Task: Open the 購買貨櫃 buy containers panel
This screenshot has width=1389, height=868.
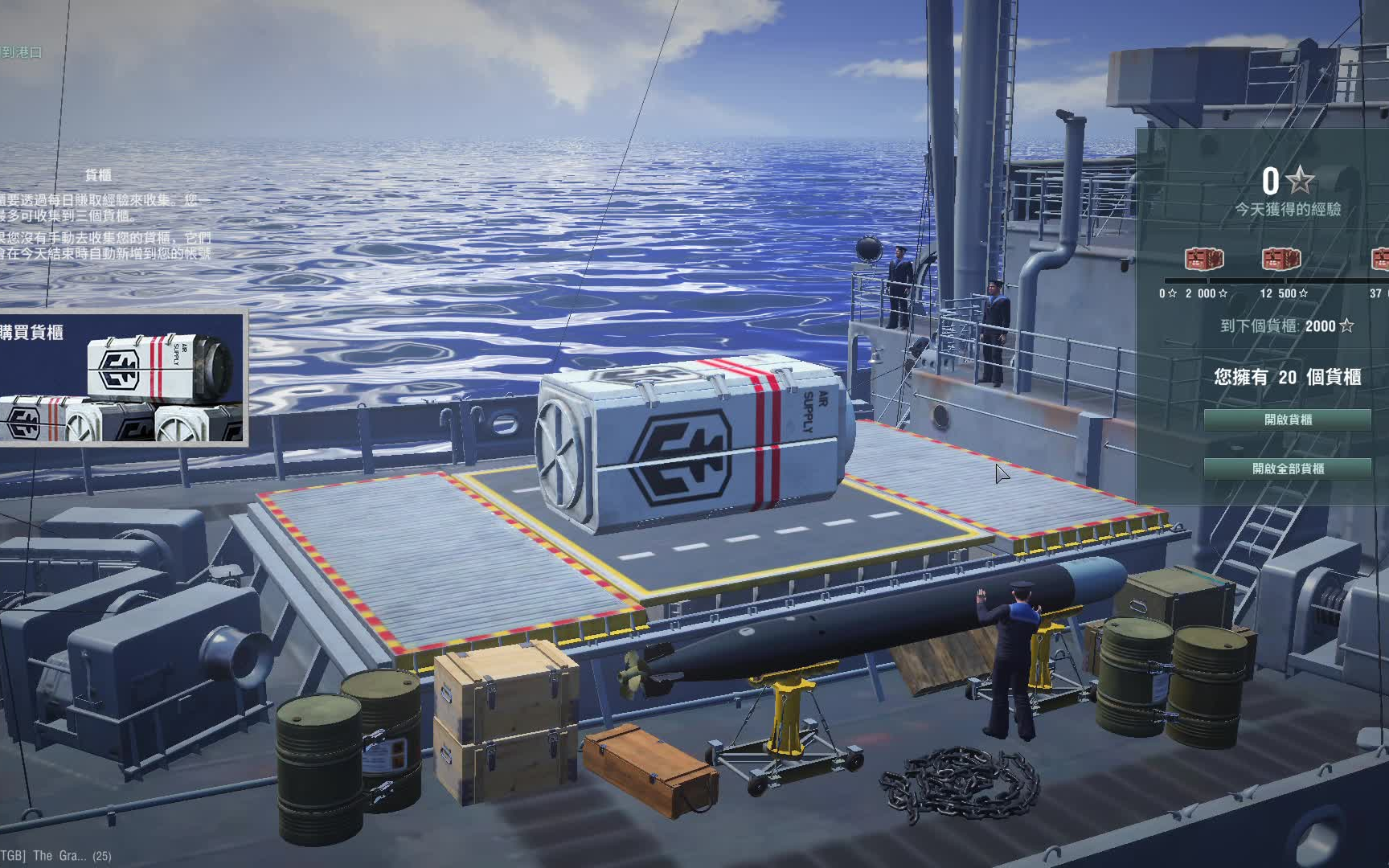Action: pos(122,379)
